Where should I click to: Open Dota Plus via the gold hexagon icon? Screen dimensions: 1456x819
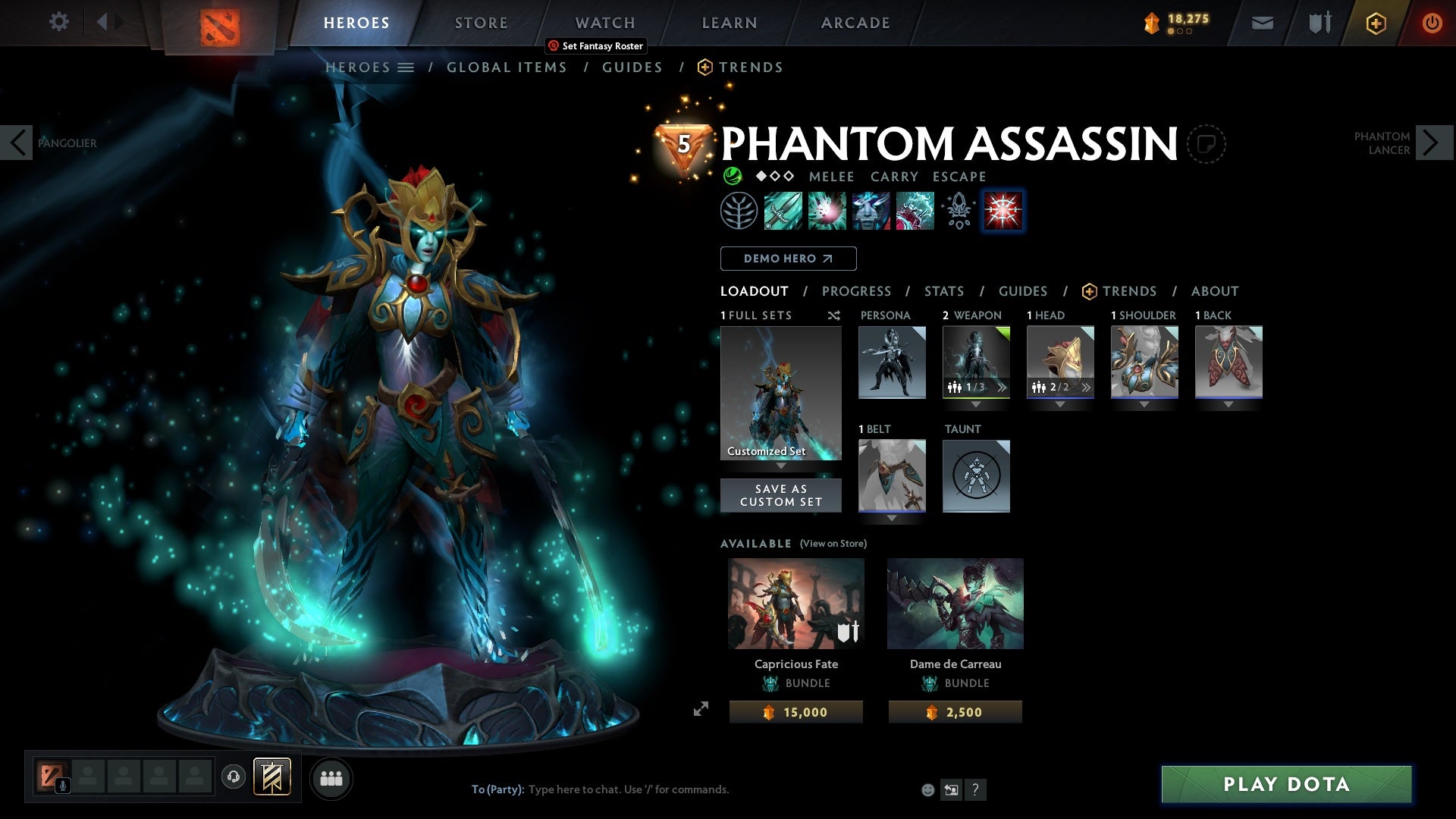tap(1375, 23)
